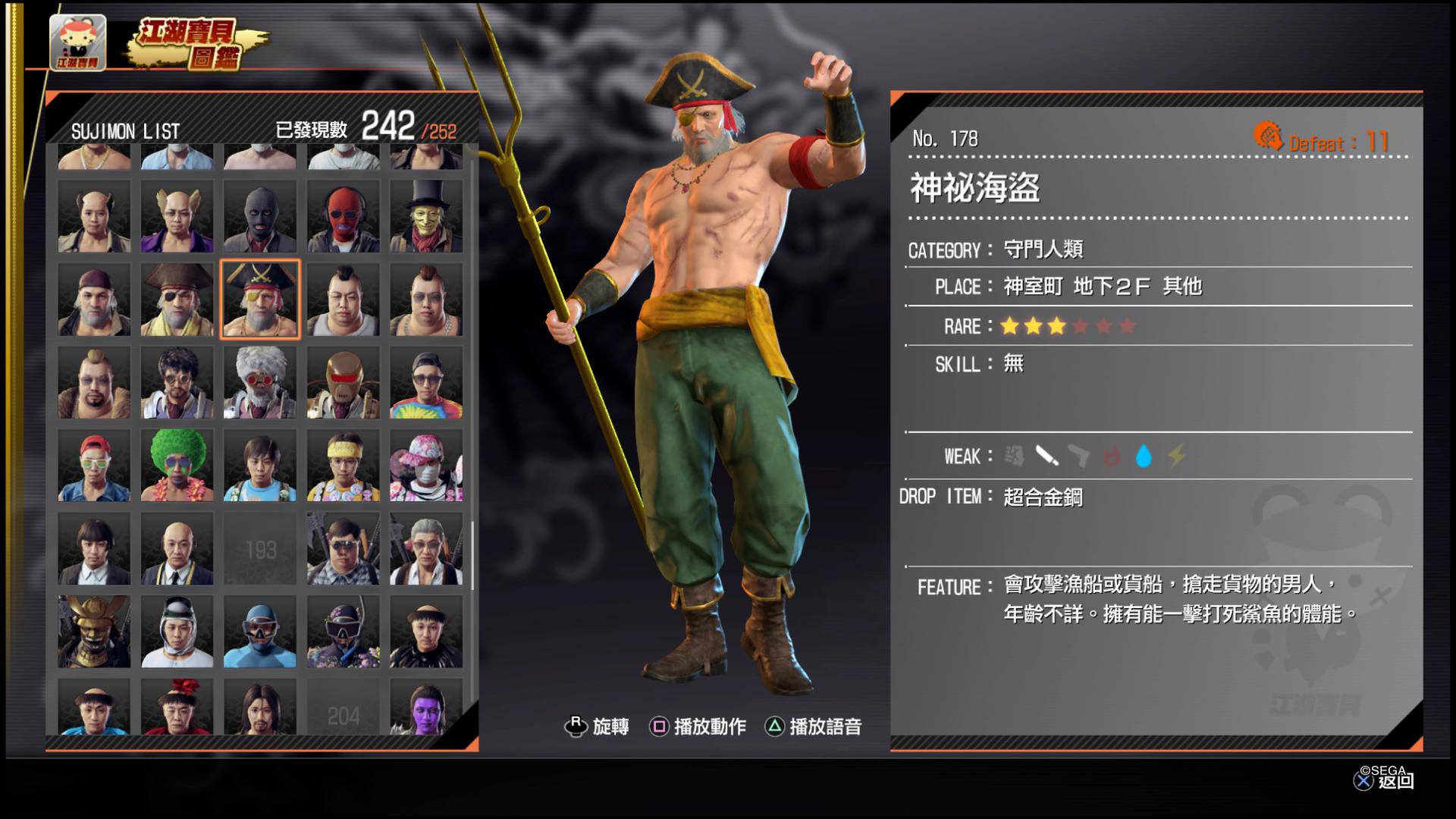Choose the blue wetsuit skull mask portrait

260,631
